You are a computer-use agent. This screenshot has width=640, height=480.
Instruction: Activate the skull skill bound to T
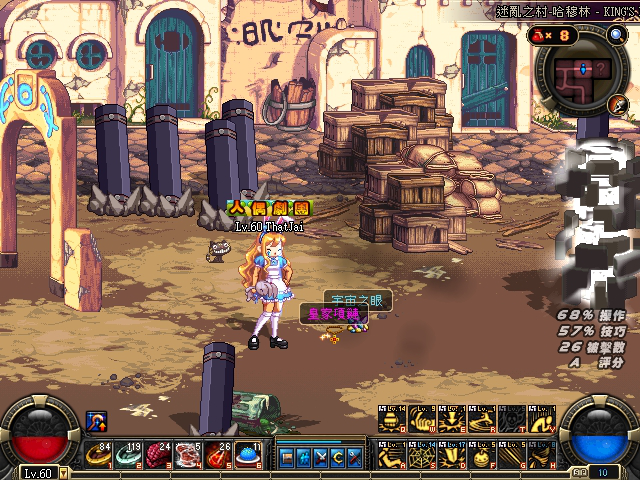click(x=510, y=419)
